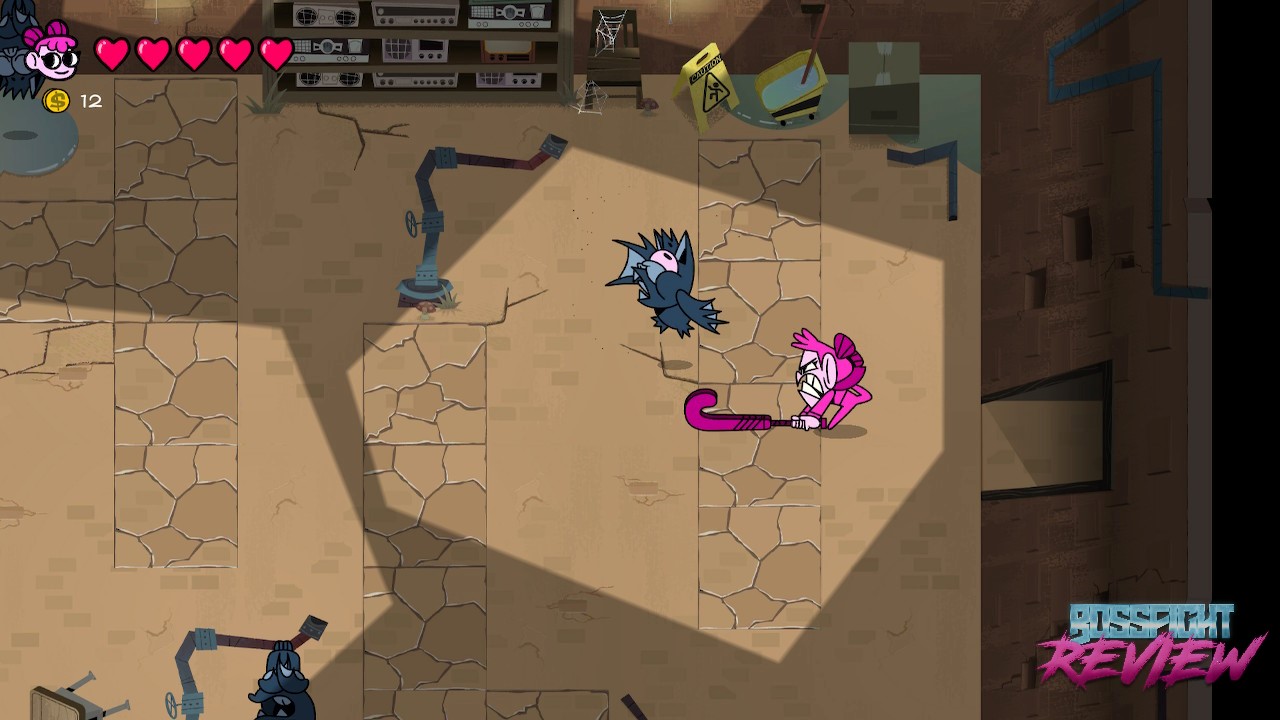Click the pink-haired character portrait
This screenshot has height=720, width=1280.
[52, 54]
